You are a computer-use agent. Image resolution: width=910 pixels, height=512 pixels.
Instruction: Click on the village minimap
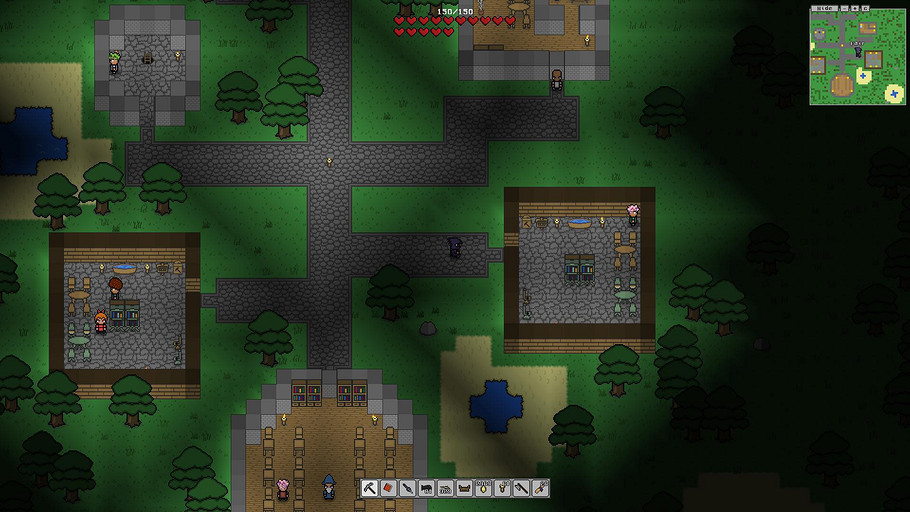pos(857,58)
